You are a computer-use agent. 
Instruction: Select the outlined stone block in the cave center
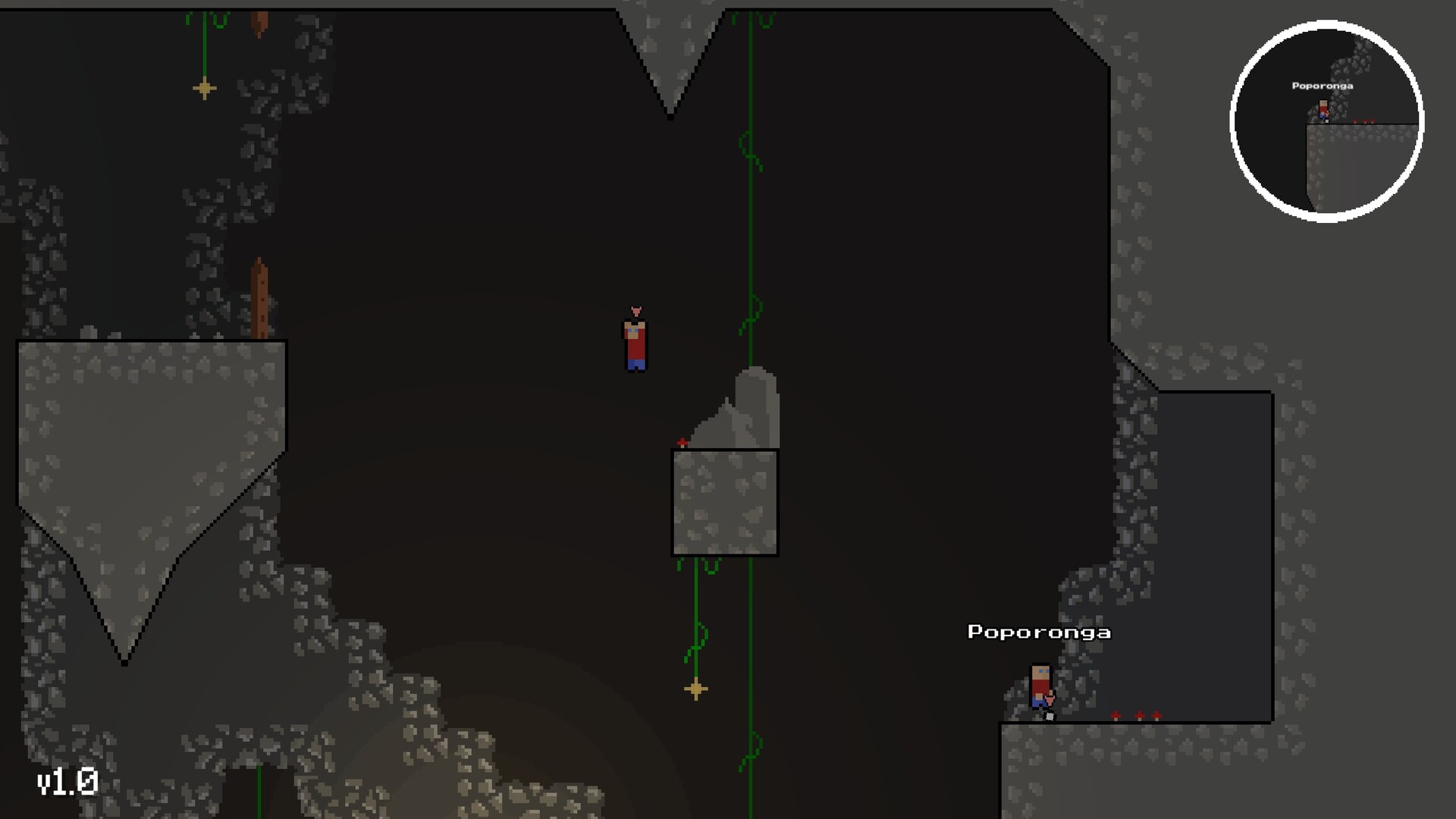(x=724, y=502)
